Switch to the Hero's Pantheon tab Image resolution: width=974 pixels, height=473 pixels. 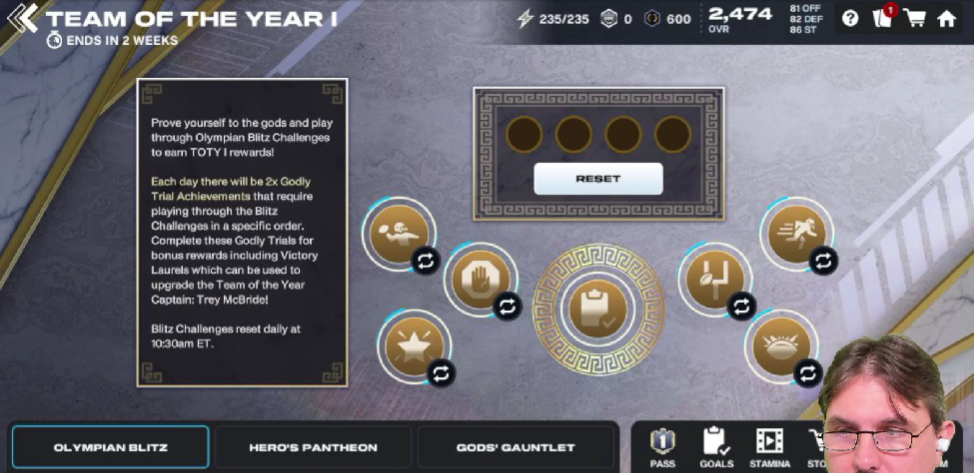coord(313,447)
